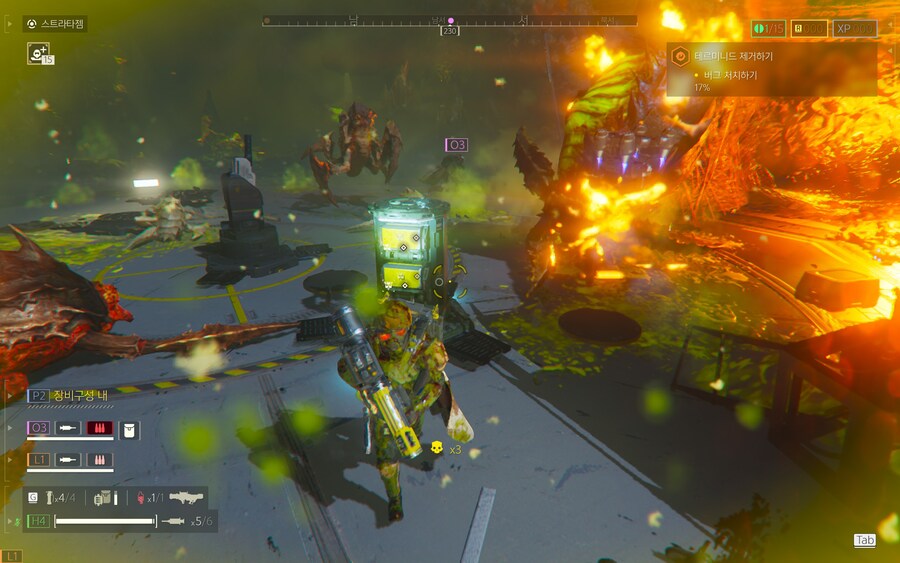The height and width of the screenshot is (563, 900).
Task: Select the grenade icon in weapon panel
Action: pos(47,497)
